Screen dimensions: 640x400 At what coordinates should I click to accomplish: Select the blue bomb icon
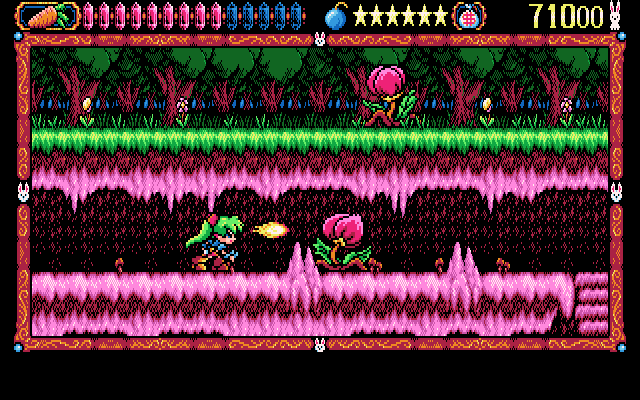337,16
